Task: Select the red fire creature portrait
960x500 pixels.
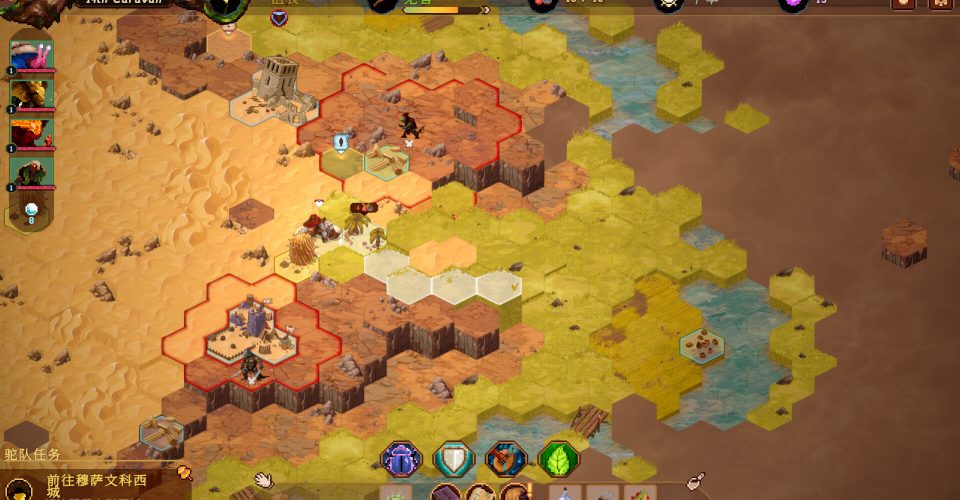Action: tap(31, 135)
